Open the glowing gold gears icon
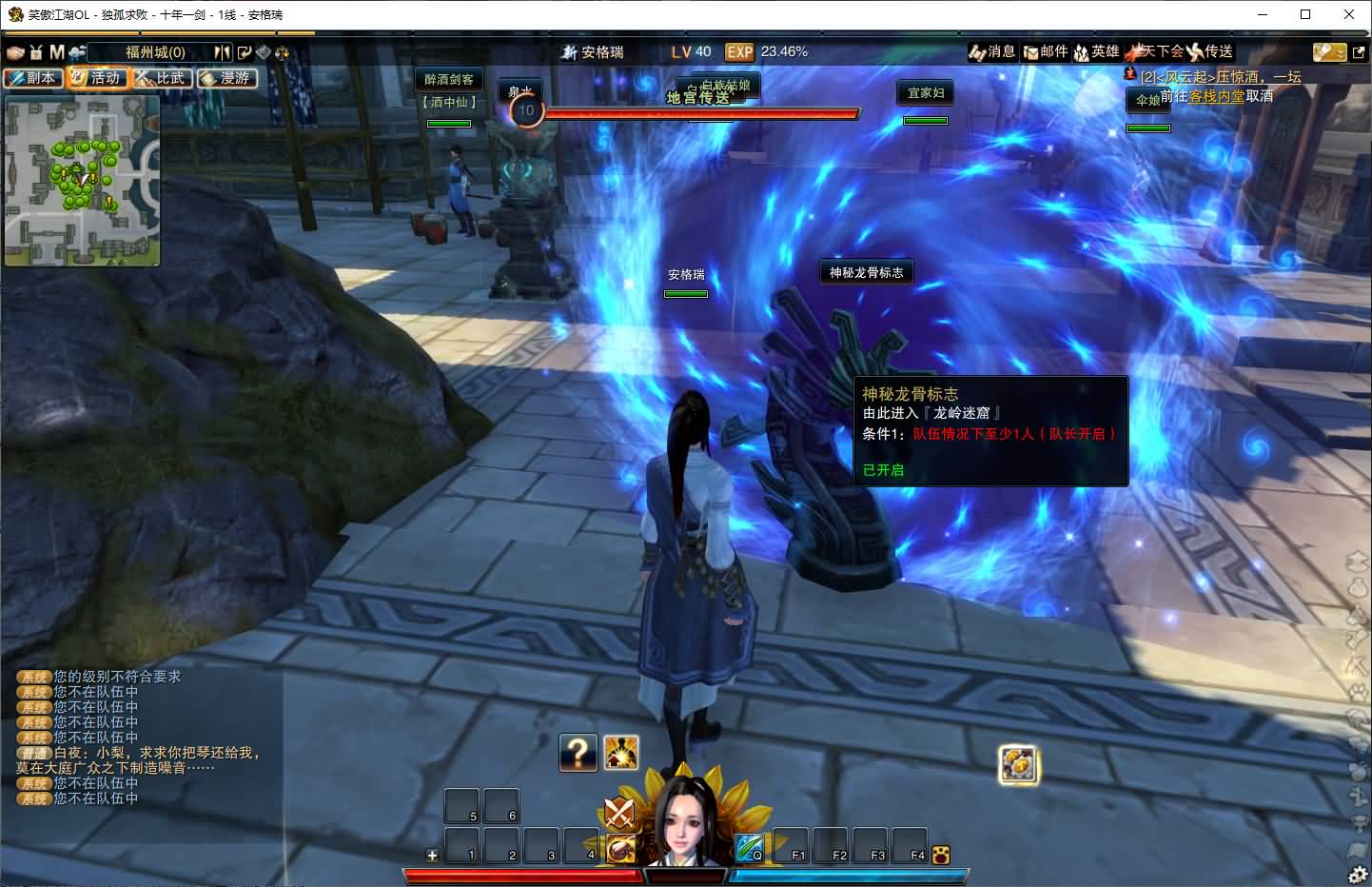 click(x=1018, y=764)
